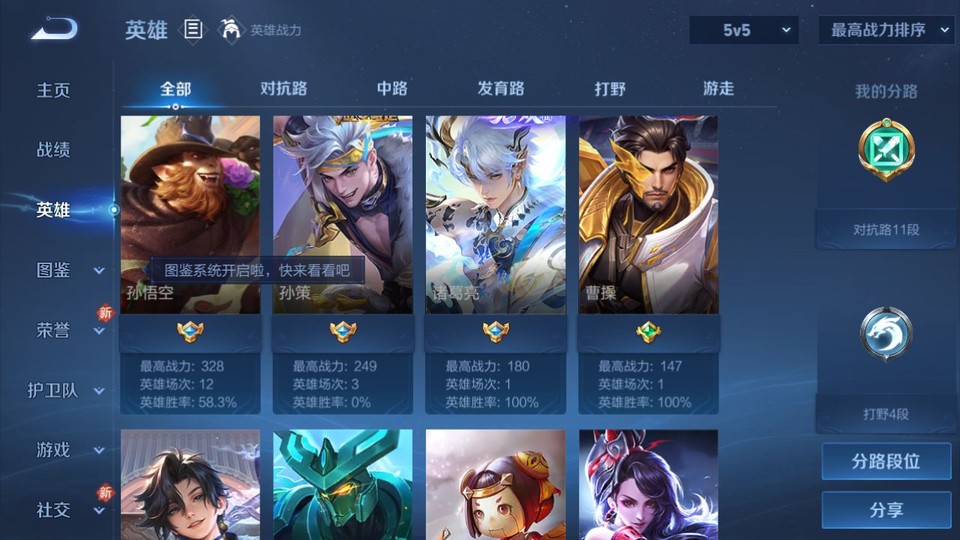This screenshot has height=540, width=960.
Task: Open the 5v5 mode dropdown
Action: pyautogui.click(x=743, y=30)
